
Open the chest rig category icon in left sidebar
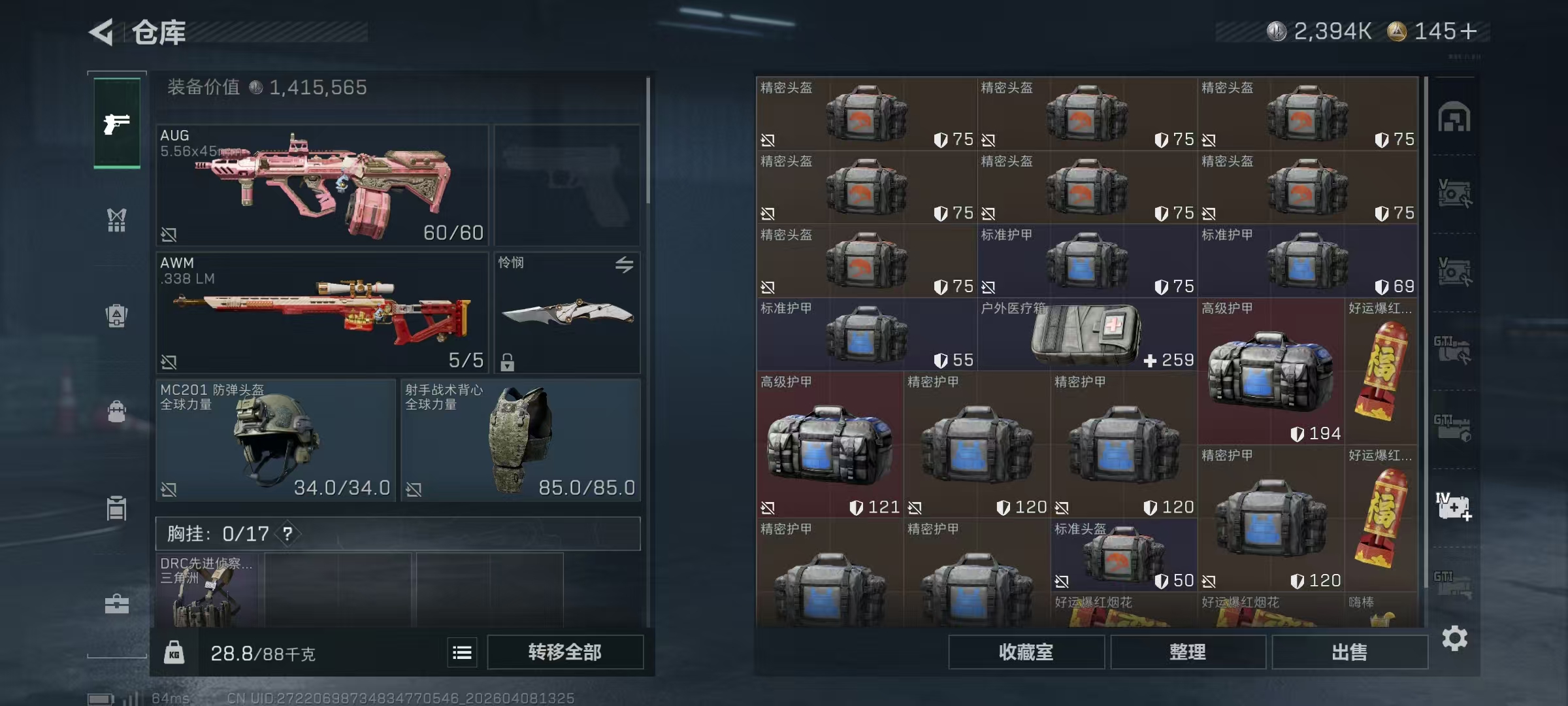[x=116, y=220]
